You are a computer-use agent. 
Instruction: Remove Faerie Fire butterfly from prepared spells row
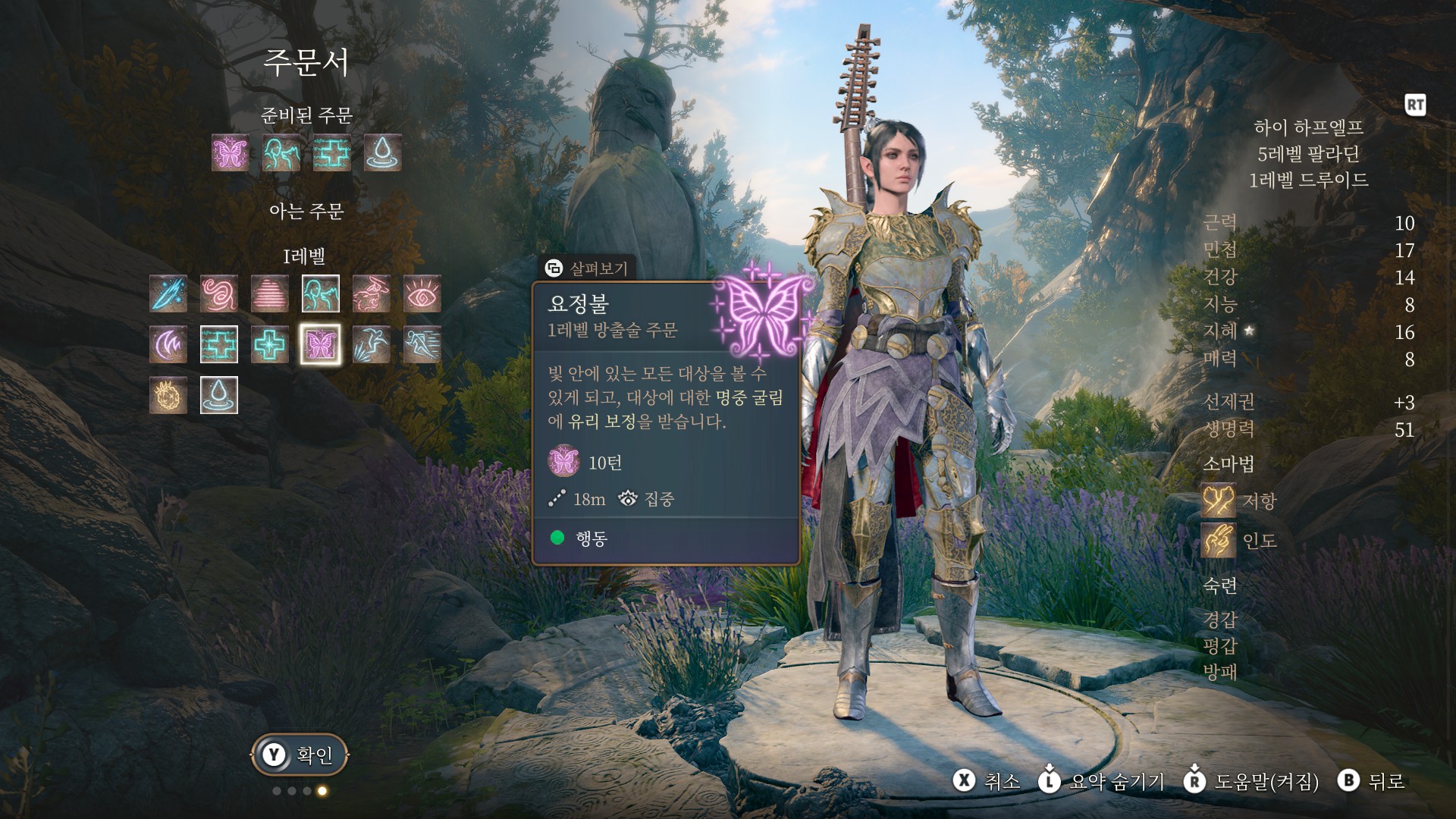pos(231,153)
